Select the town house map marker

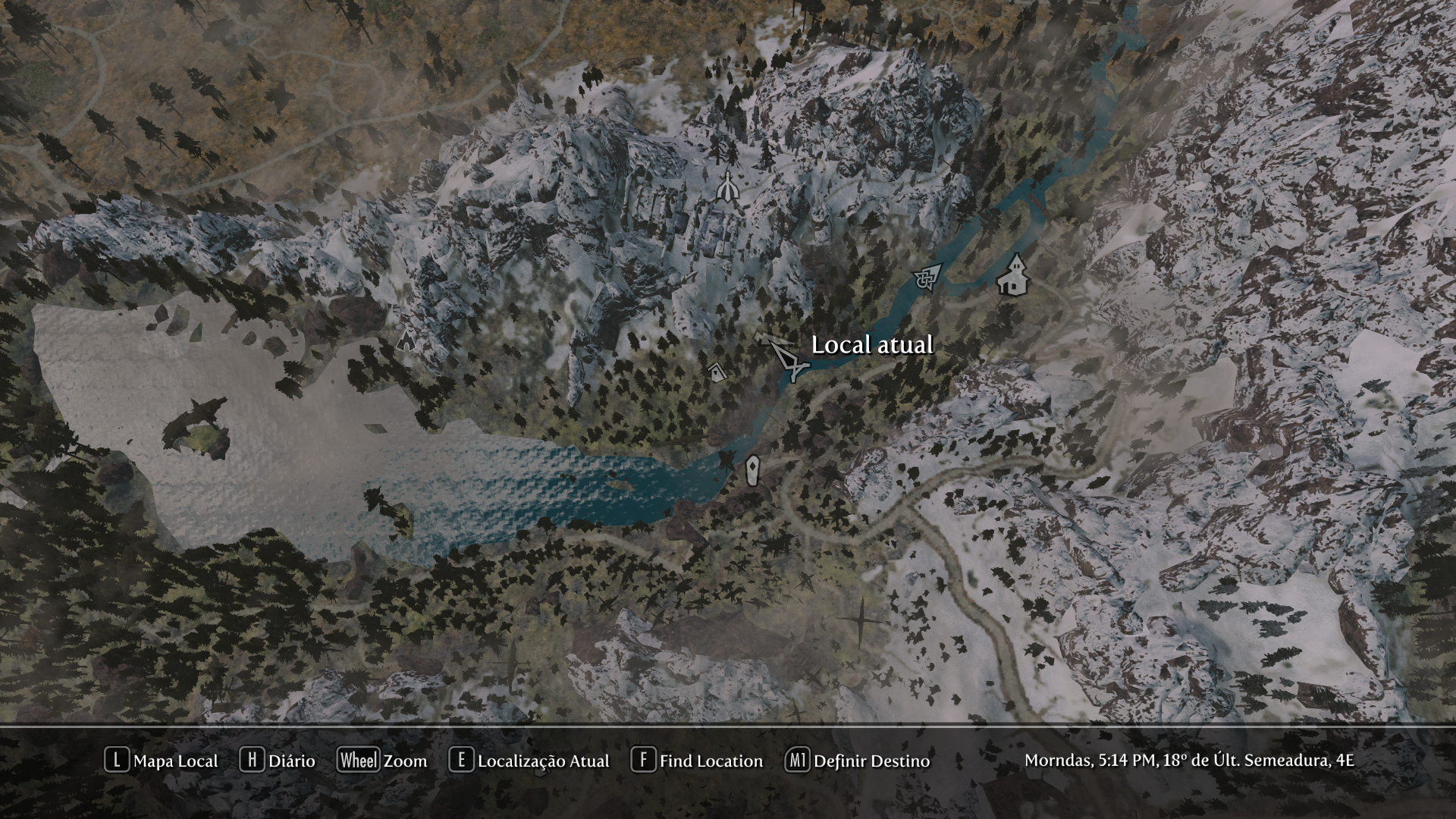click(1014, 275)
